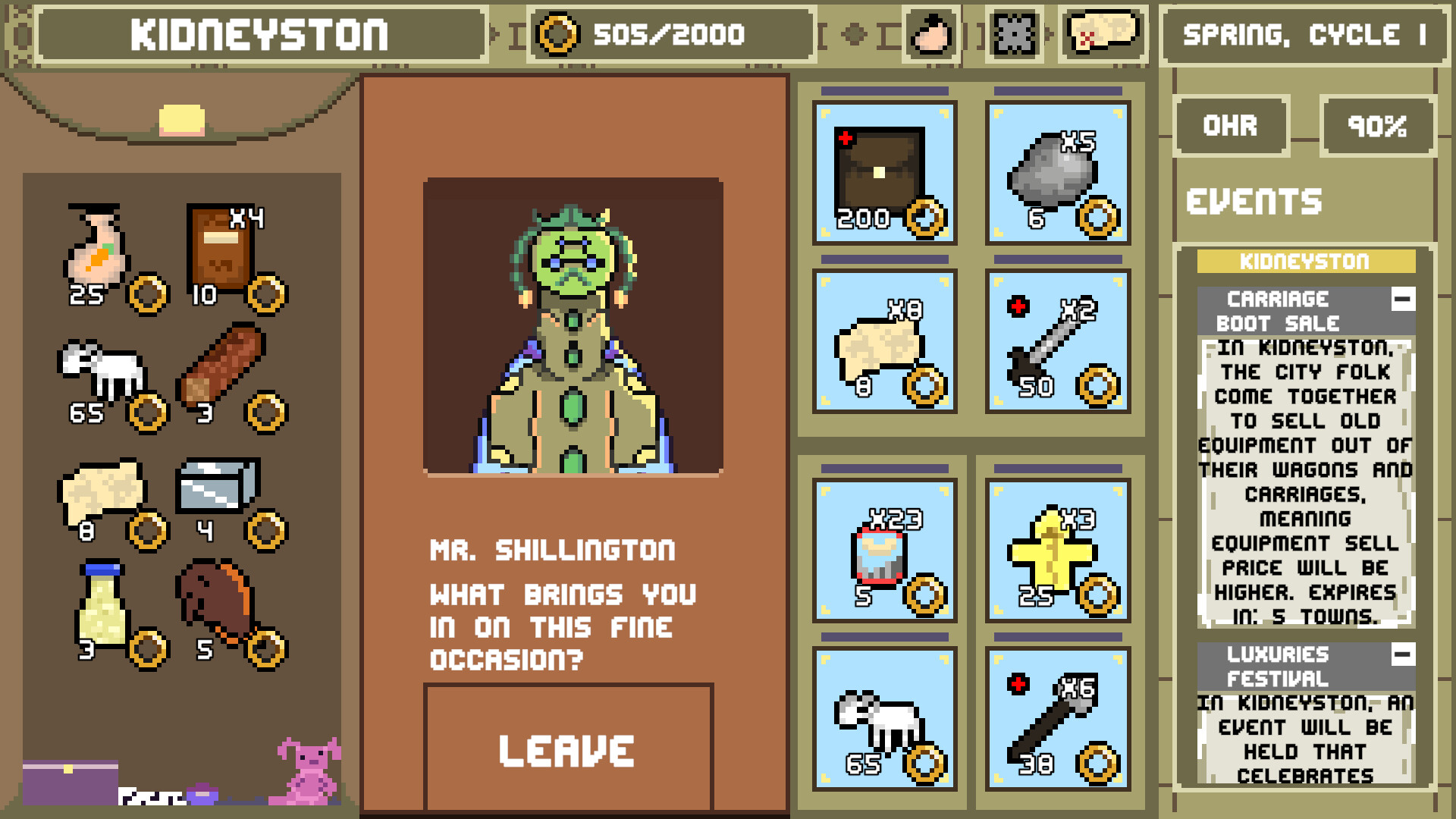Image resolution: width=1456 pixels, height=819 pixels.
Task: Click the gear-like icon in top bar
Action: point(1014,33)
